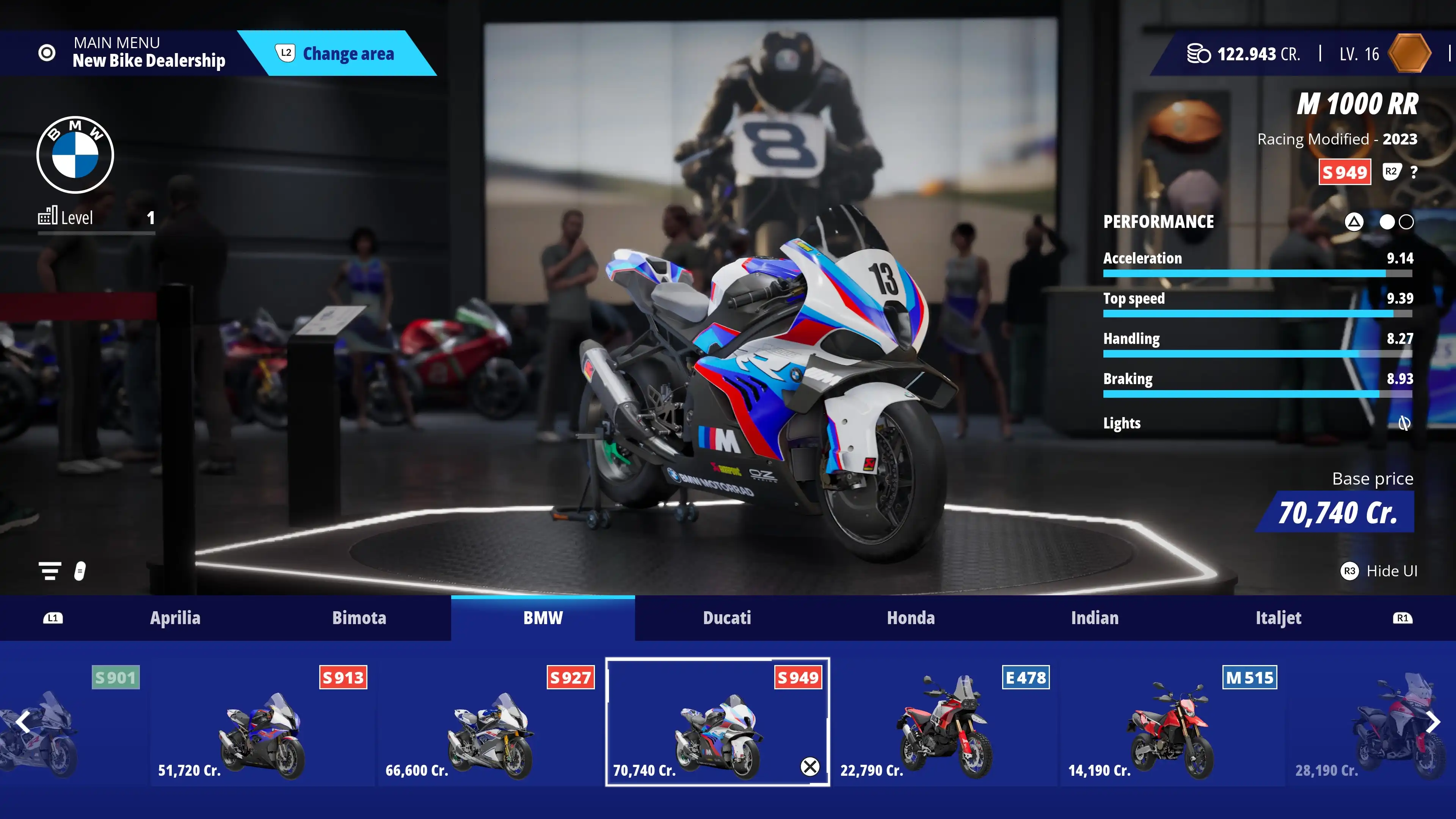
Task: Toggle the Lights option icon
Action: 1404,423
